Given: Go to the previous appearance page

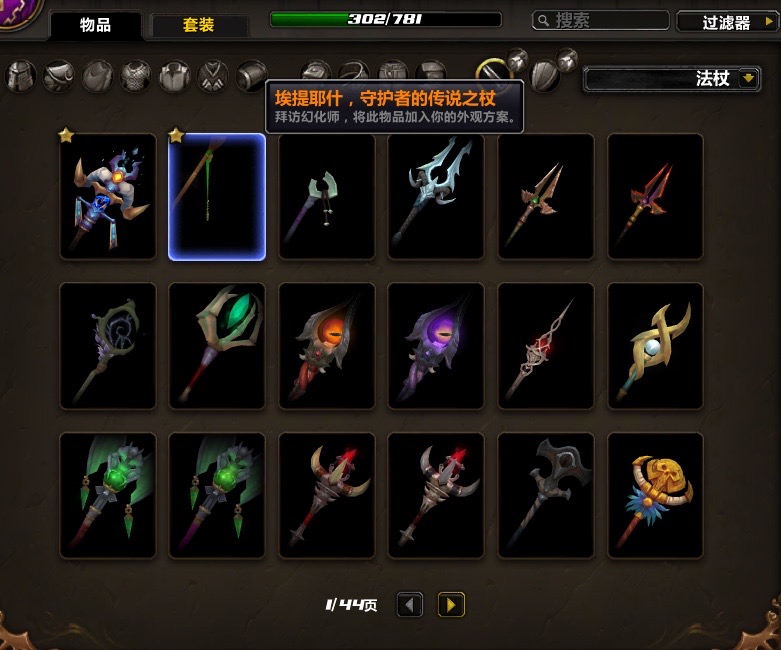Looking at the screenshot, I should pos(410,605).
